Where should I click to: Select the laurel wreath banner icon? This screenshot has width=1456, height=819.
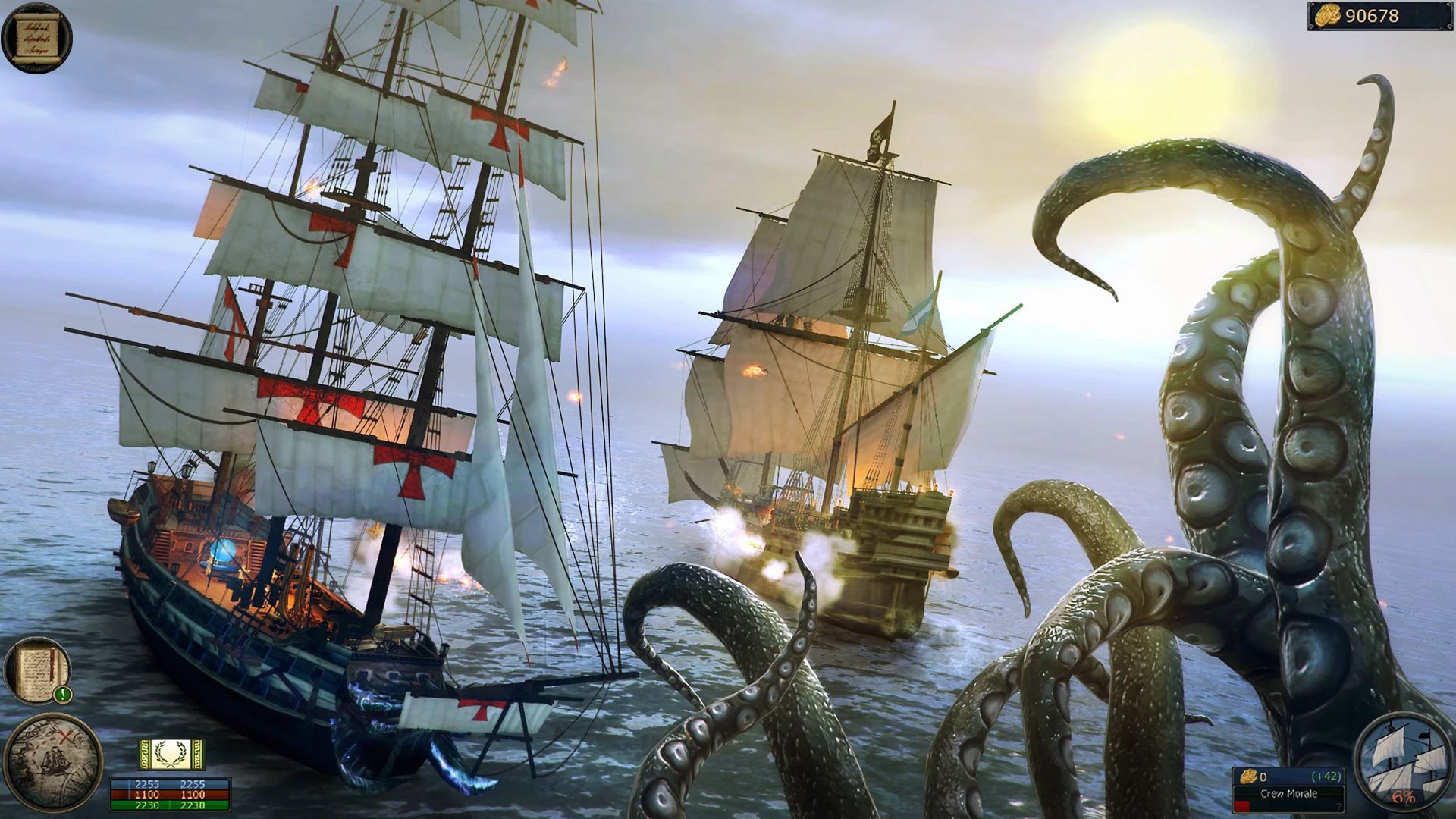[172, 755]
